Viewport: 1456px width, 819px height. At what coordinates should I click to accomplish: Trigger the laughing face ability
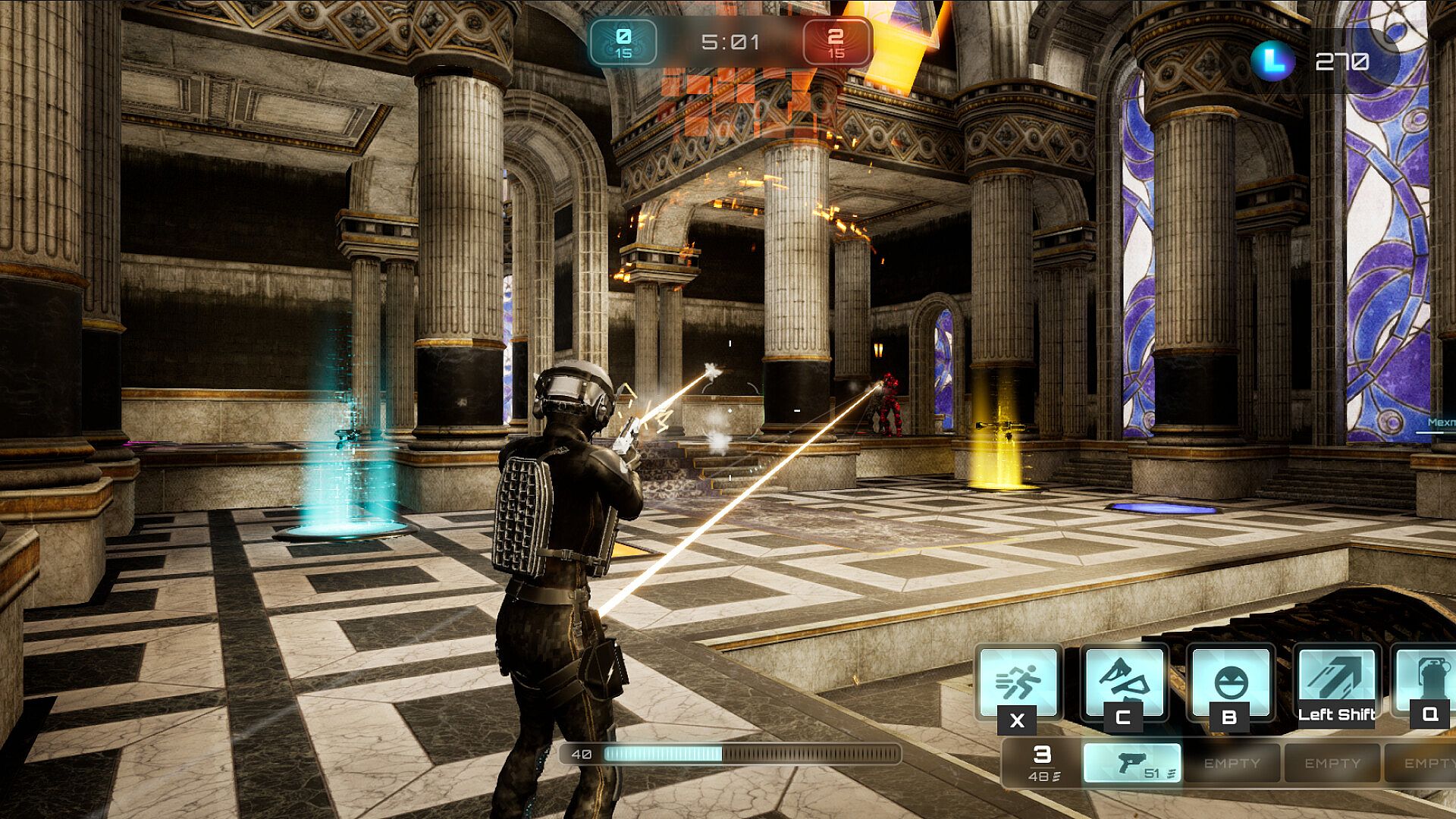[x=1230, y=681]
